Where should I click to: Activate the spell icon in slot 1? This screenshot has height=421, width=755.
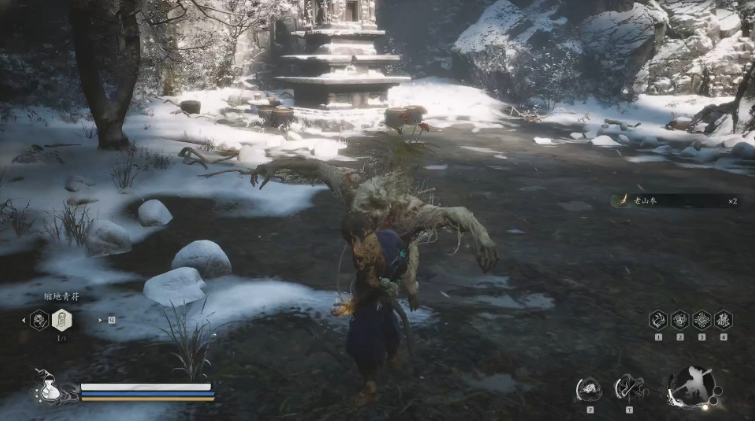coord(658,319)
